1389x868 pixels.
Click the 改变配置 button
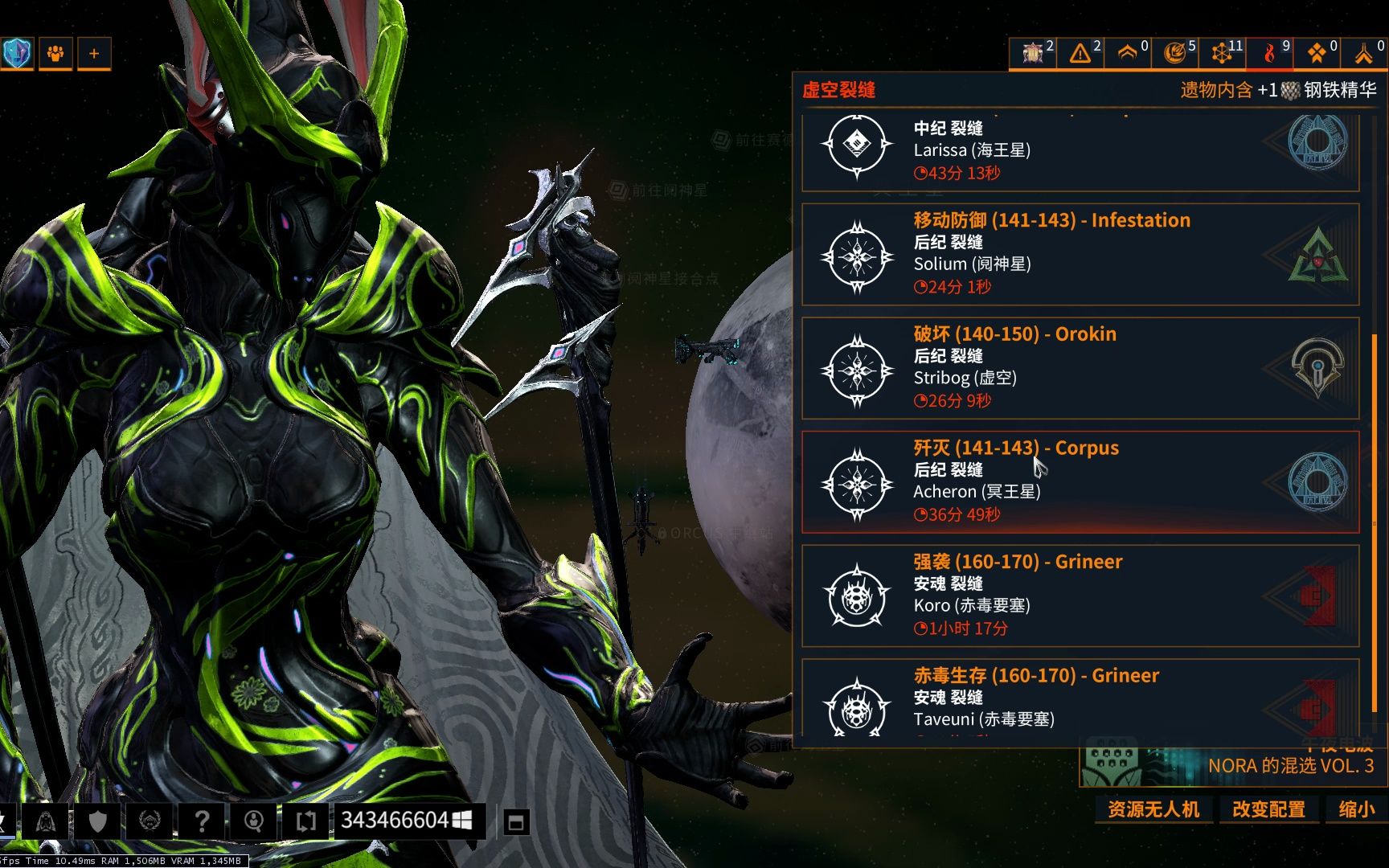click(x=1268, y=810)
